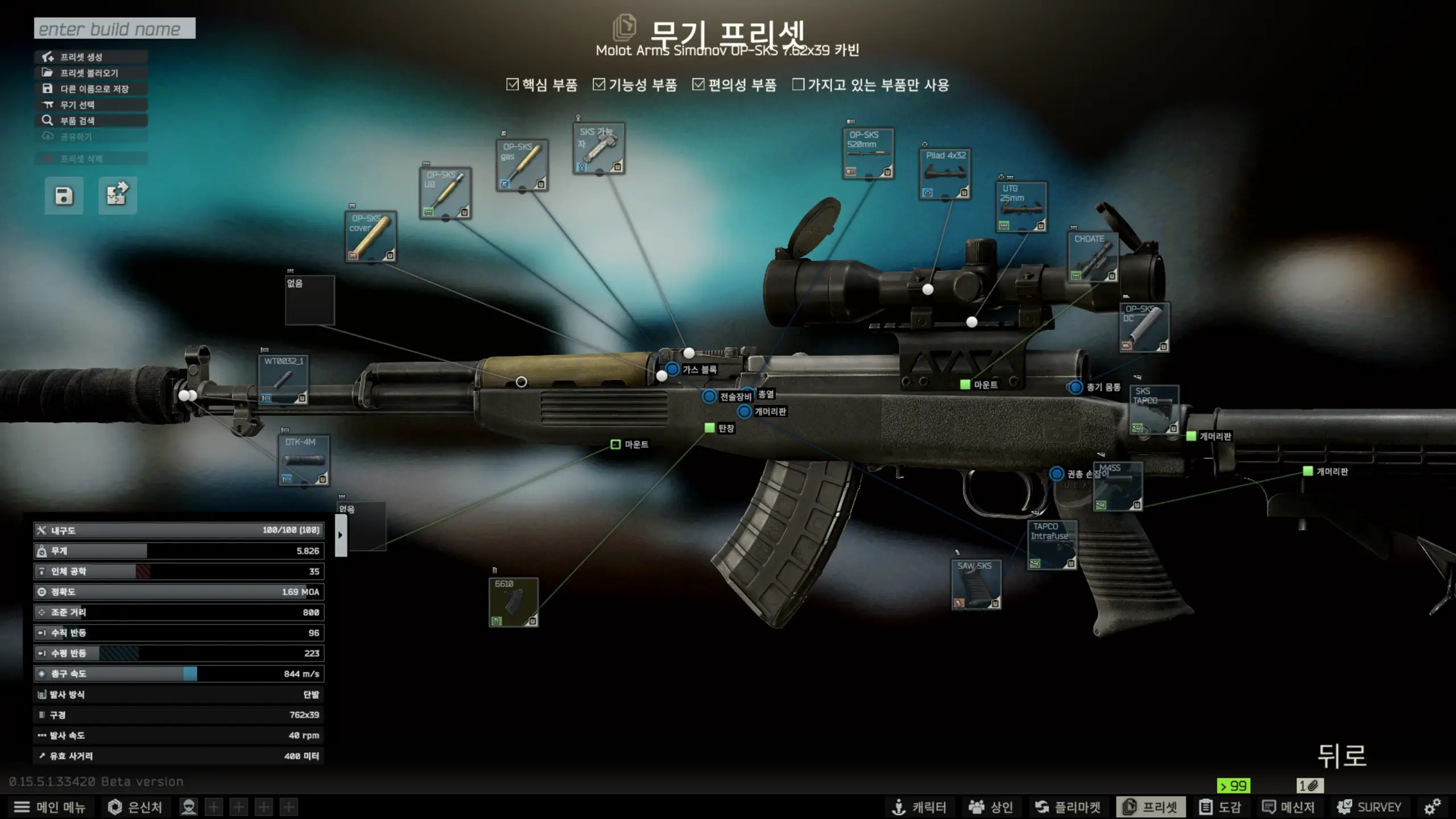The image size is (1456, 819).
Task: Open 무기 선택 menu entry
Action: 91,105
